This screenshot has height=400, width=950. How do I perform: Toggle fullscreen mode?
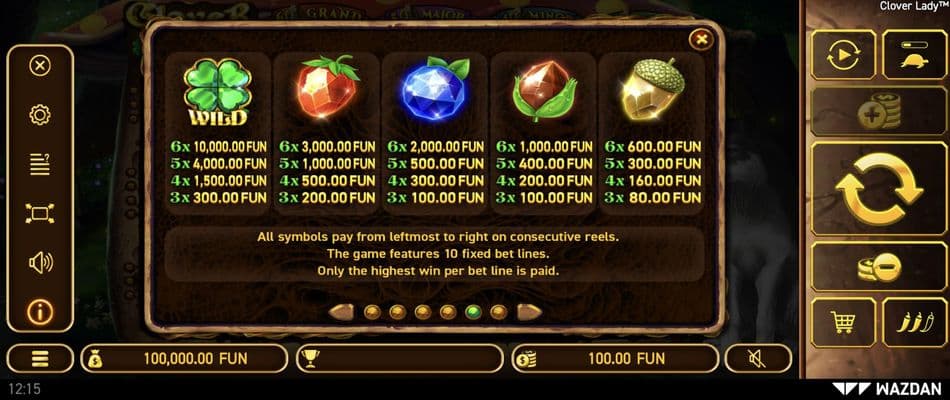click(x=40, y=213)
